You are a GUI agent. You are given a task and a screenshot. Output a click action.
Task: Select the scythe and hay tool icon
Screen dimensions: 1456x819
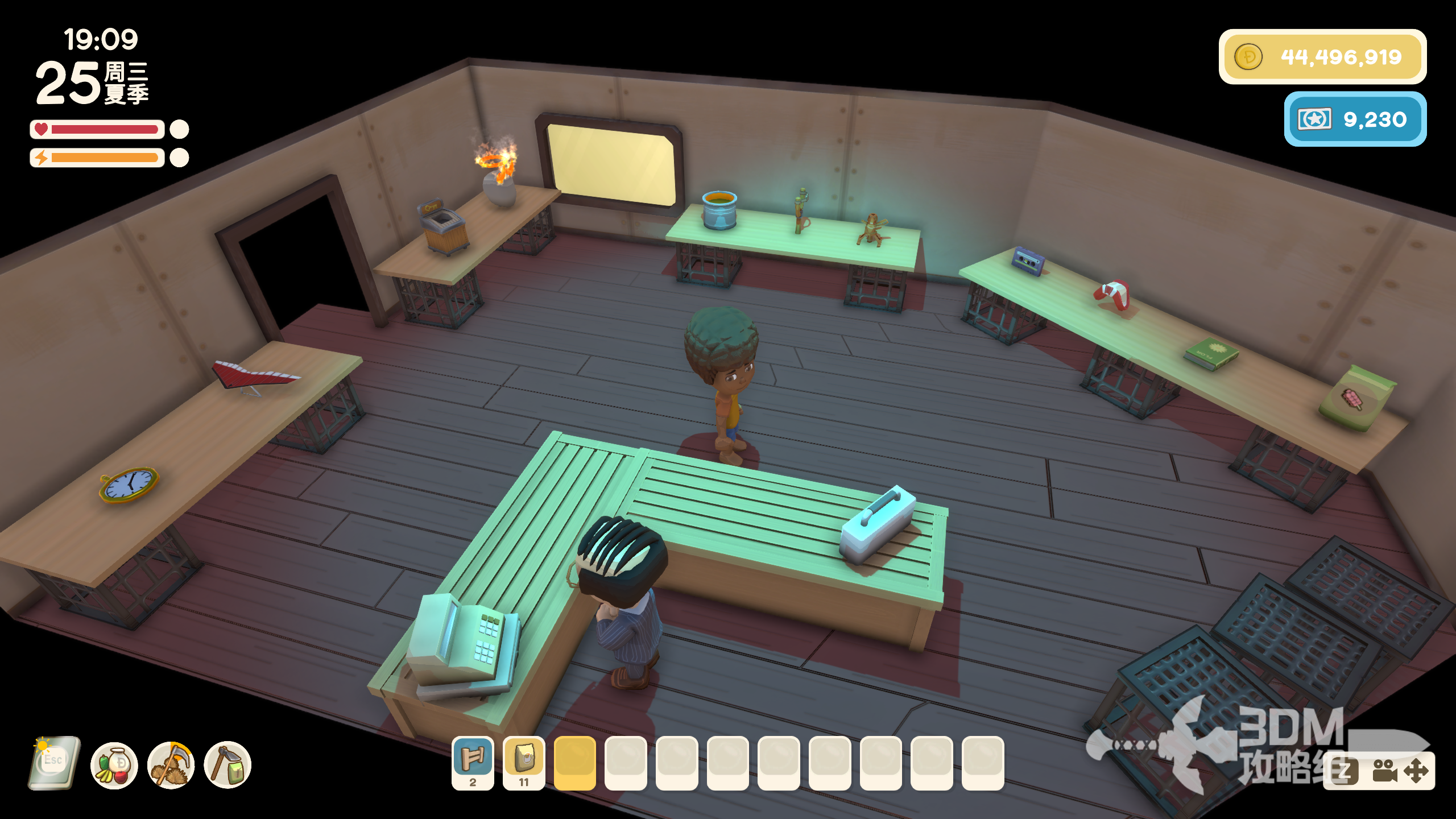click(171, 766)
